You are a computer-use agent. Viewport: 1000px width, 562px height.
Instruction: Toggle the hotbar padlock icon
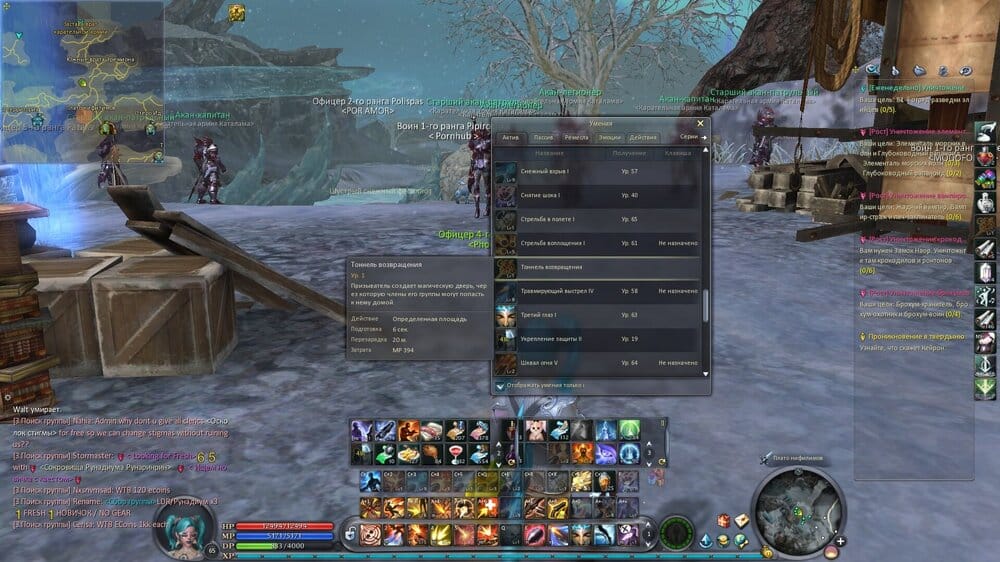tap(350, 535)
